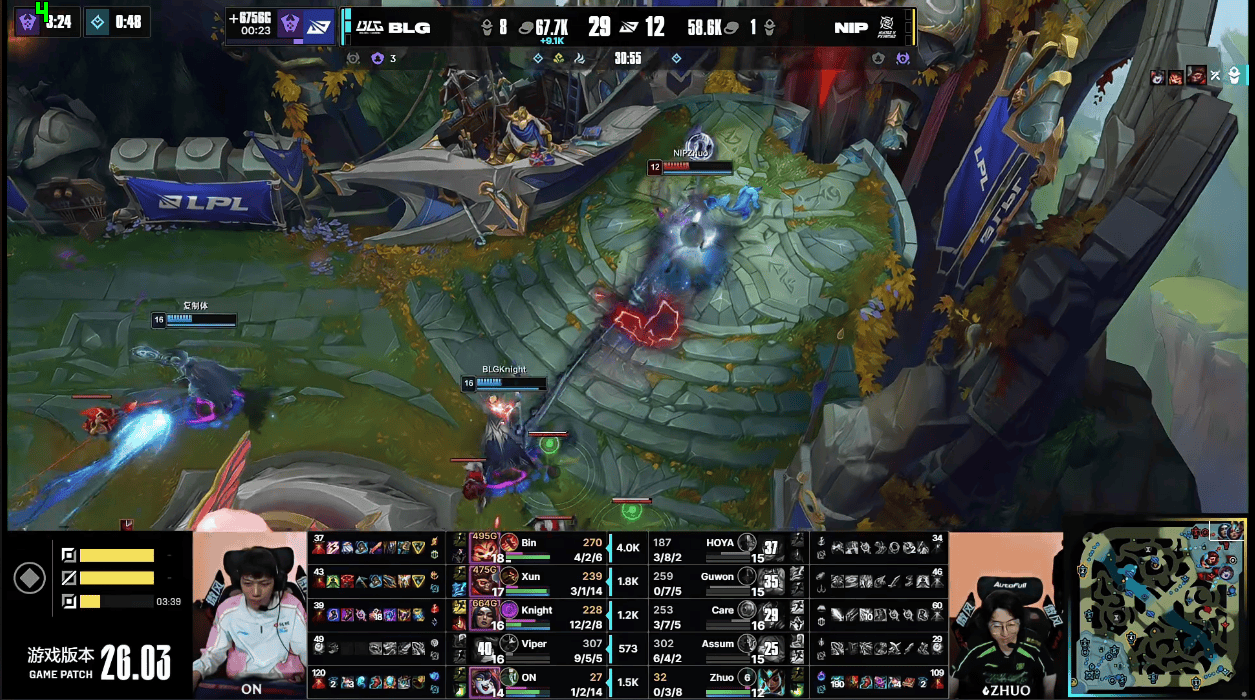Image resolution: width=1255 pixels, height=700 pixels.
Task: Open the minimap in the corner
Action: click(x=1162, y=607)
